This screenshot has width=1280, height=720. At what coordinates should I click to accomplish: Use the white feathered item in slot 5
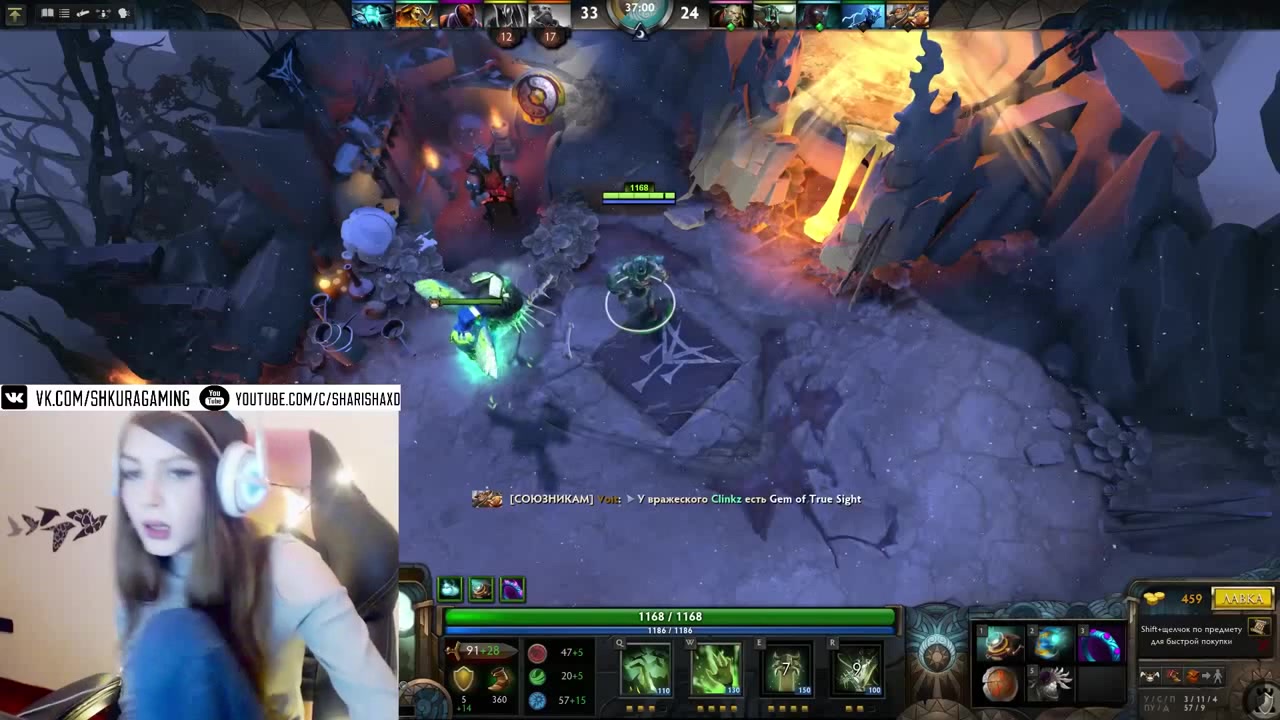1051,684
